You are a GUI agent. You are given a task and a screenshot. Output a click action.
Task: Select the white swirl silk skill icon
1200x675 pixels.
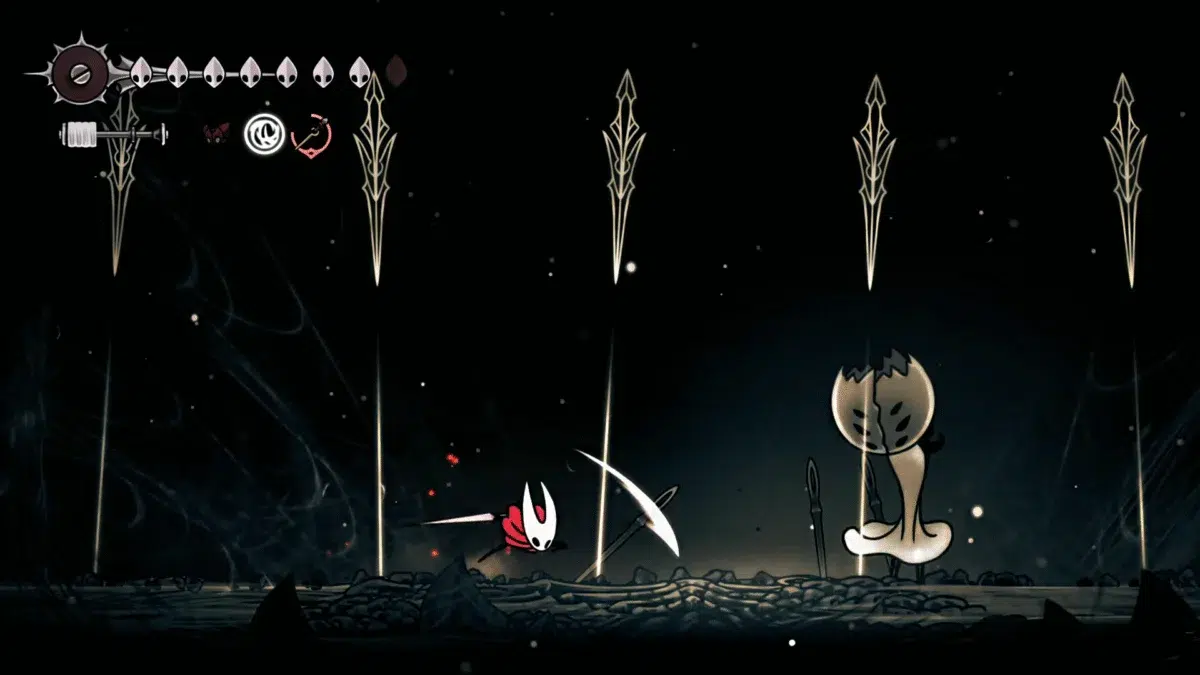[x=264, y=132]
